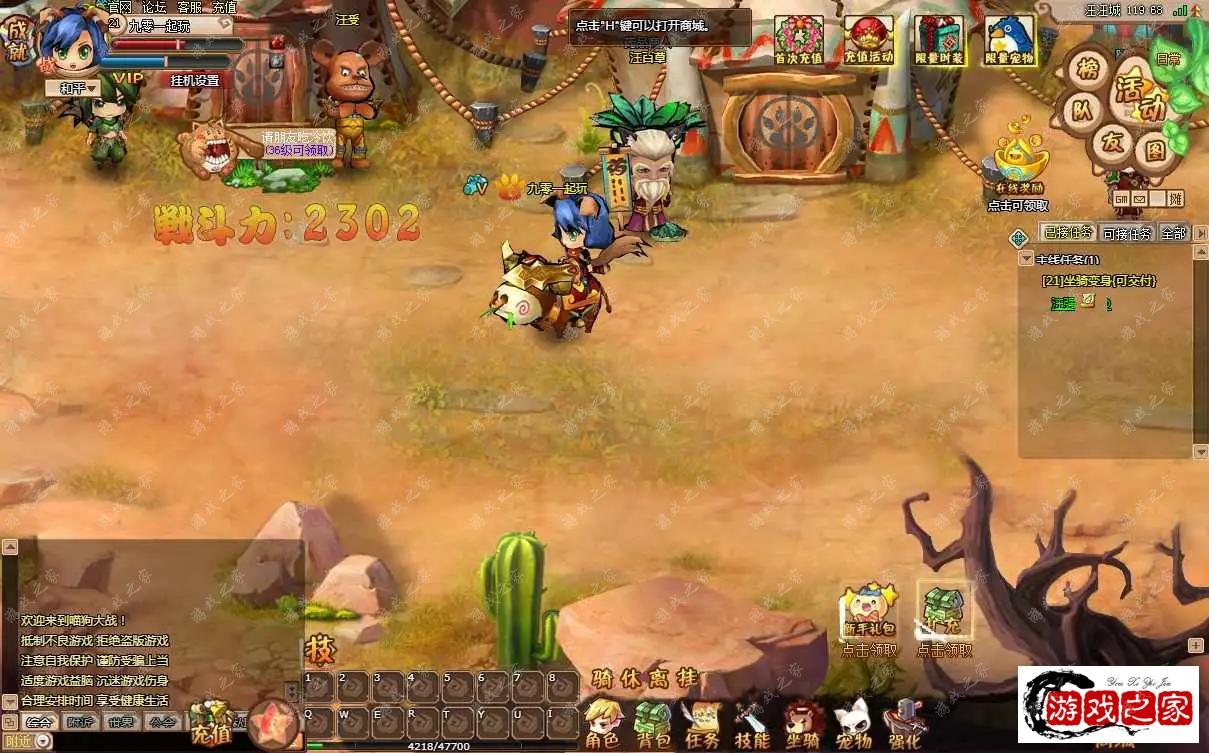Open the 挂机设置 auto-battle settings
Screen dimensions: 1209x753
click(194, 80)
